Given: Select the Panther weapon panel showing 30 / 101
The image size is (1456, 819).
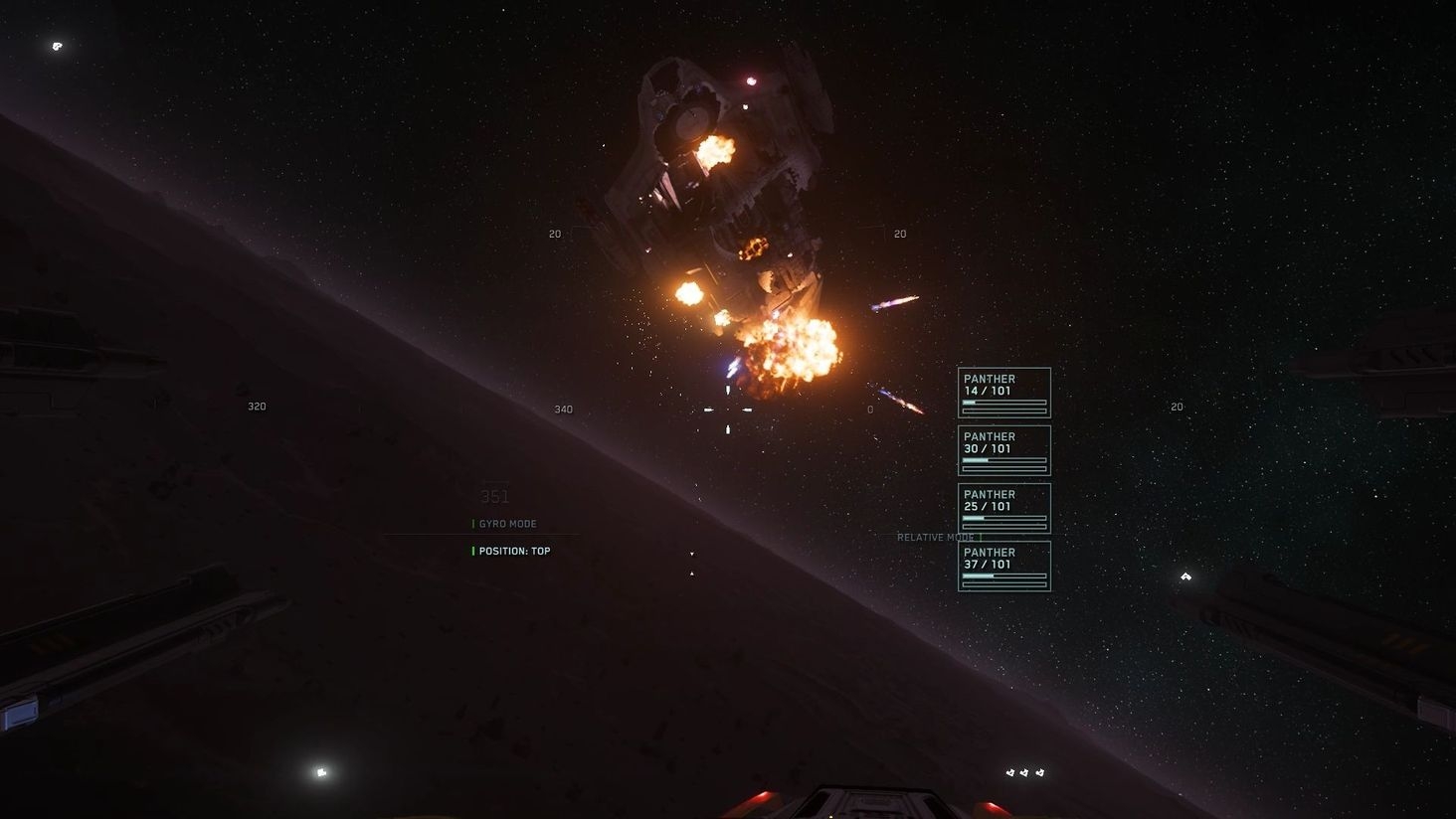Looking at the screenshot, I should click(1003, 450).
